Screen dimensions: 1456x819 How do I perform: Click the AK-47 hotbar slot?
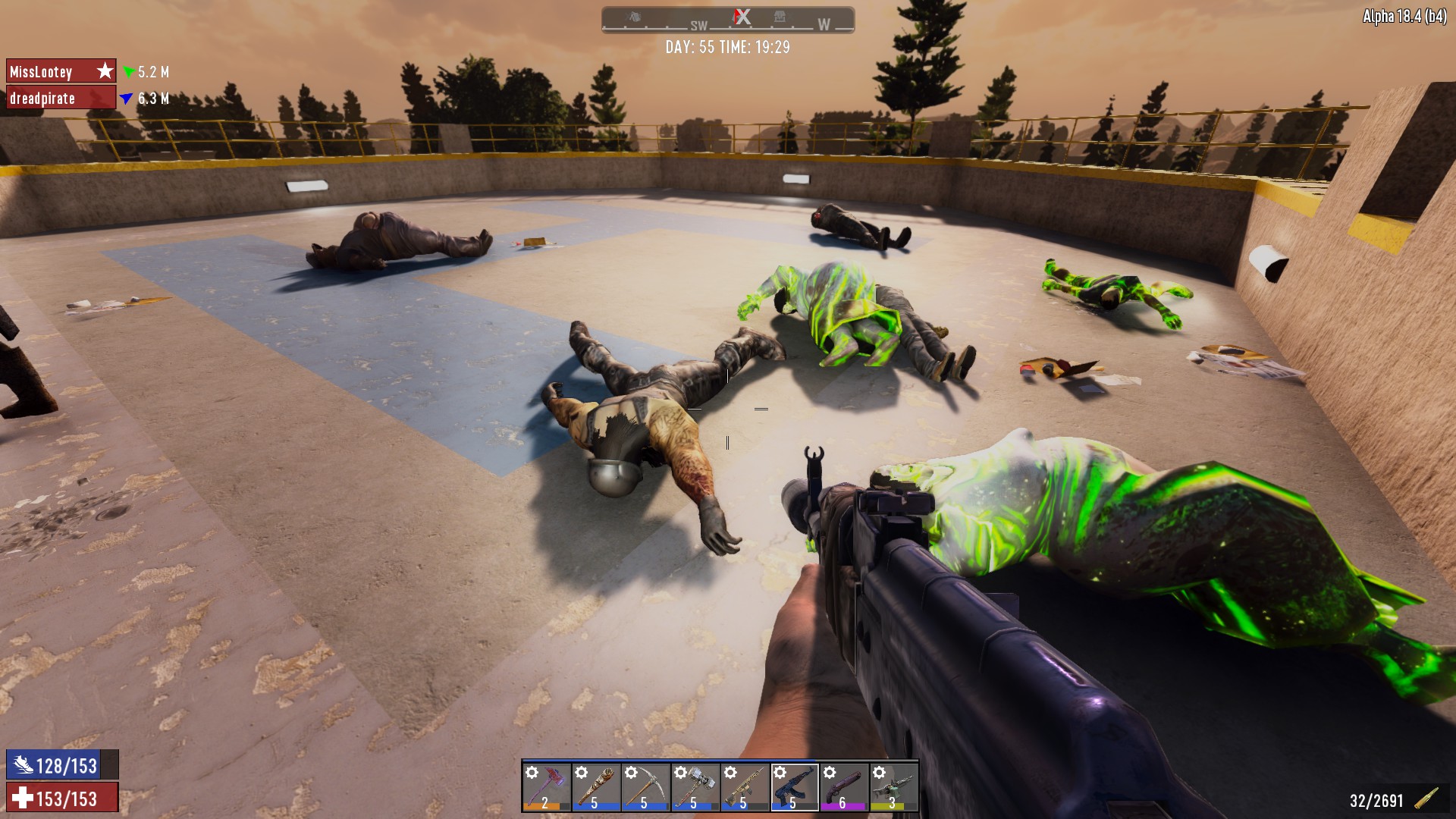[794, 786]
